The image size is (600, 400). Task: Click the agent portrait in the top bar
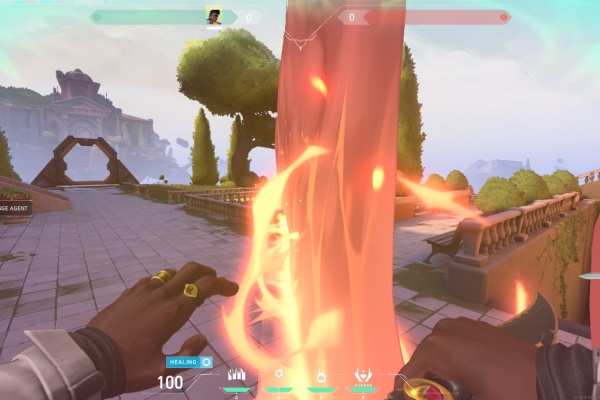pyautogui.click(x=214, y=16)
